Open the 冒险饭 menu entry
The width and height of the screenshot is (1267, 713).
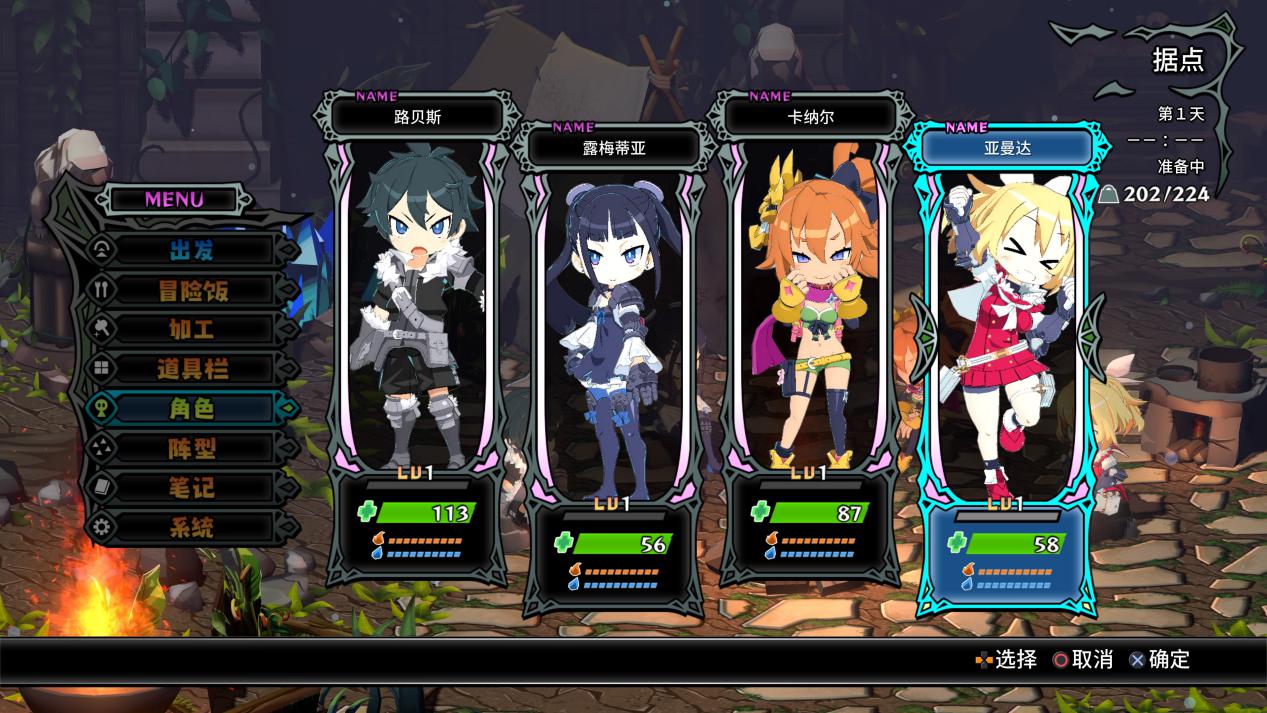[192, 290]
